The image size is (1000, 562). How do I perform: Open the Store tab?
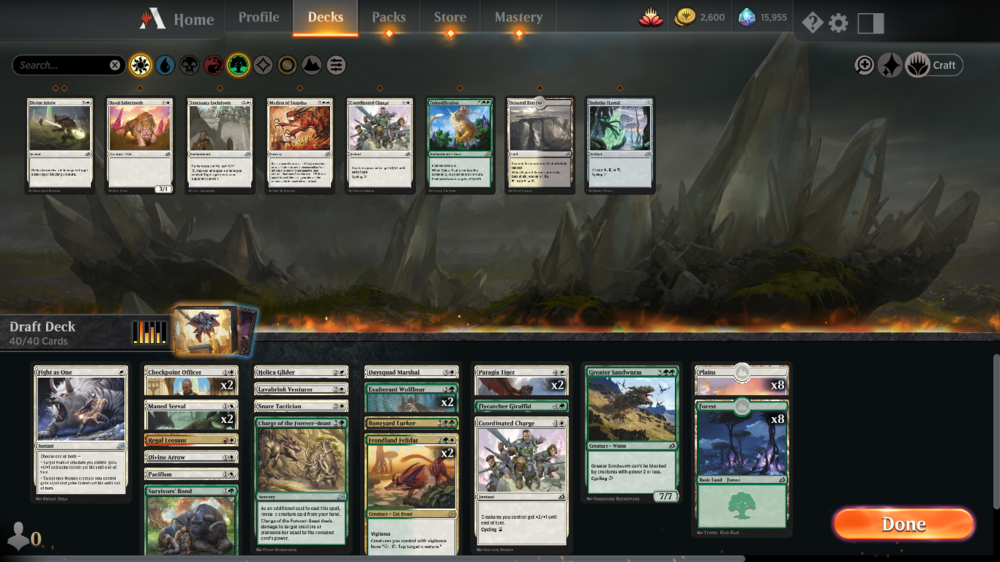450,17
